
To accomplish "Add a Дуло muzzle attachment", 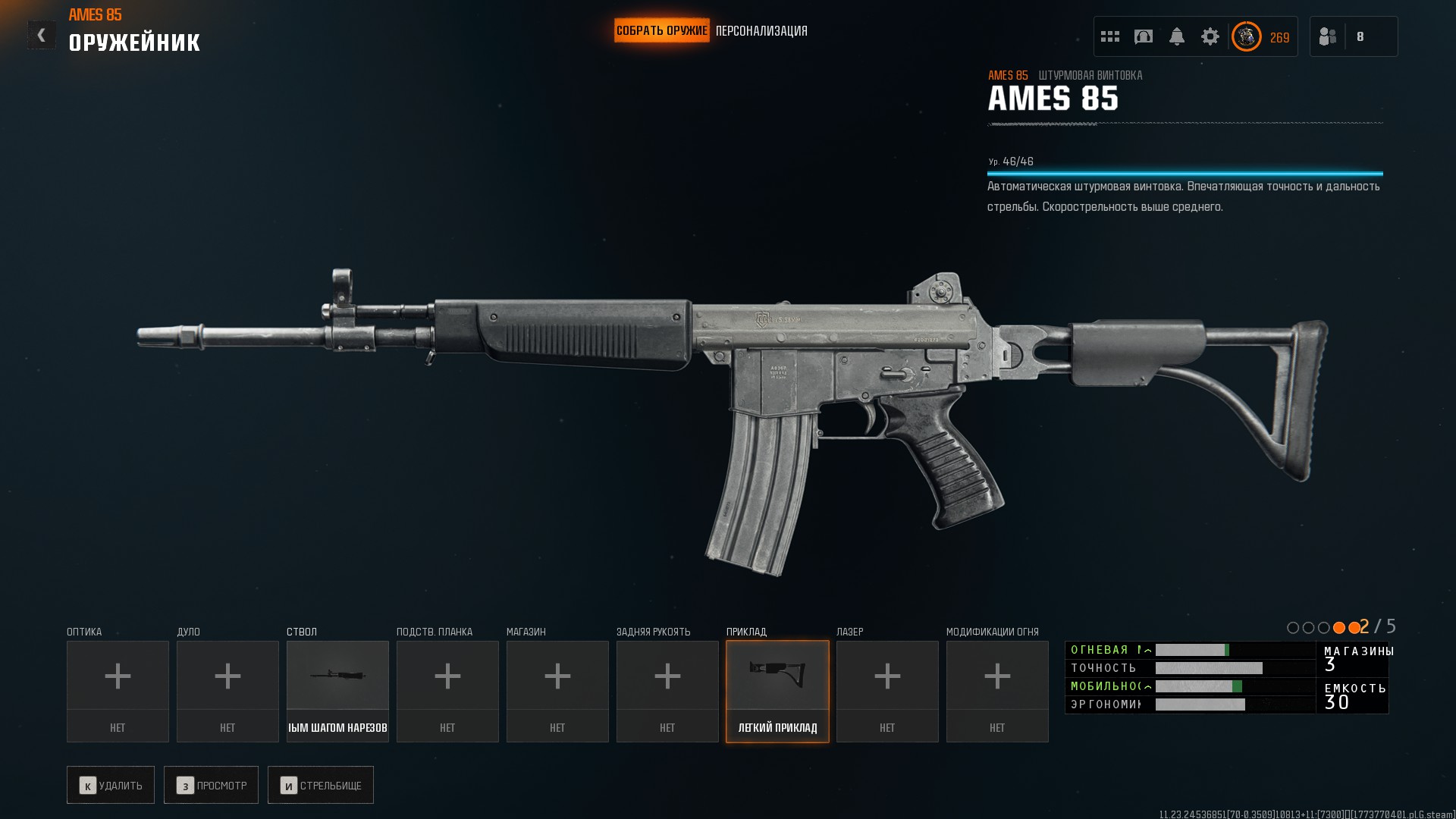I will pyautogui.click(x=227, y=691).
